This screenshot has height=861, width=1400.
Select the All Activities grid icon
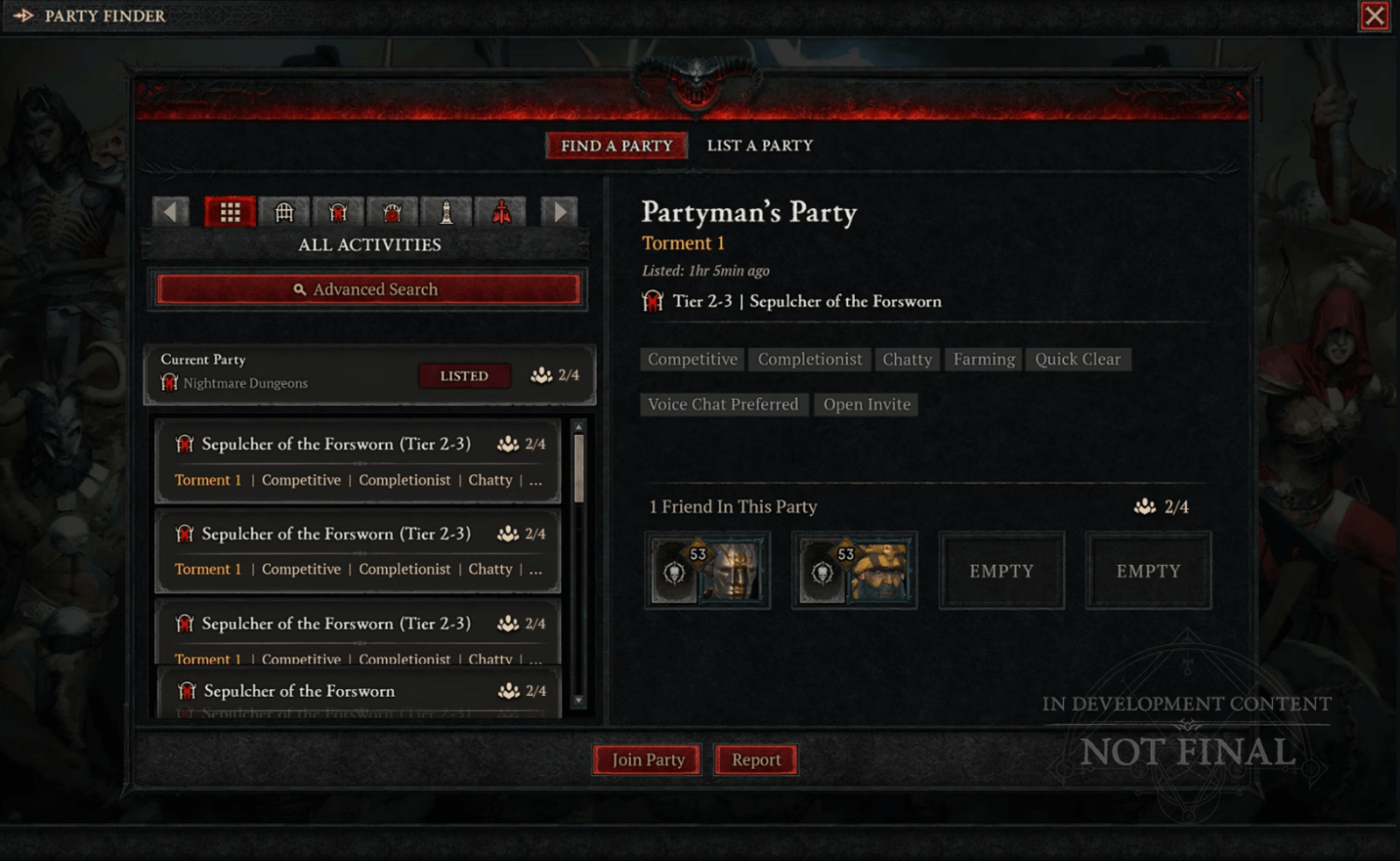tap(230, 211)
